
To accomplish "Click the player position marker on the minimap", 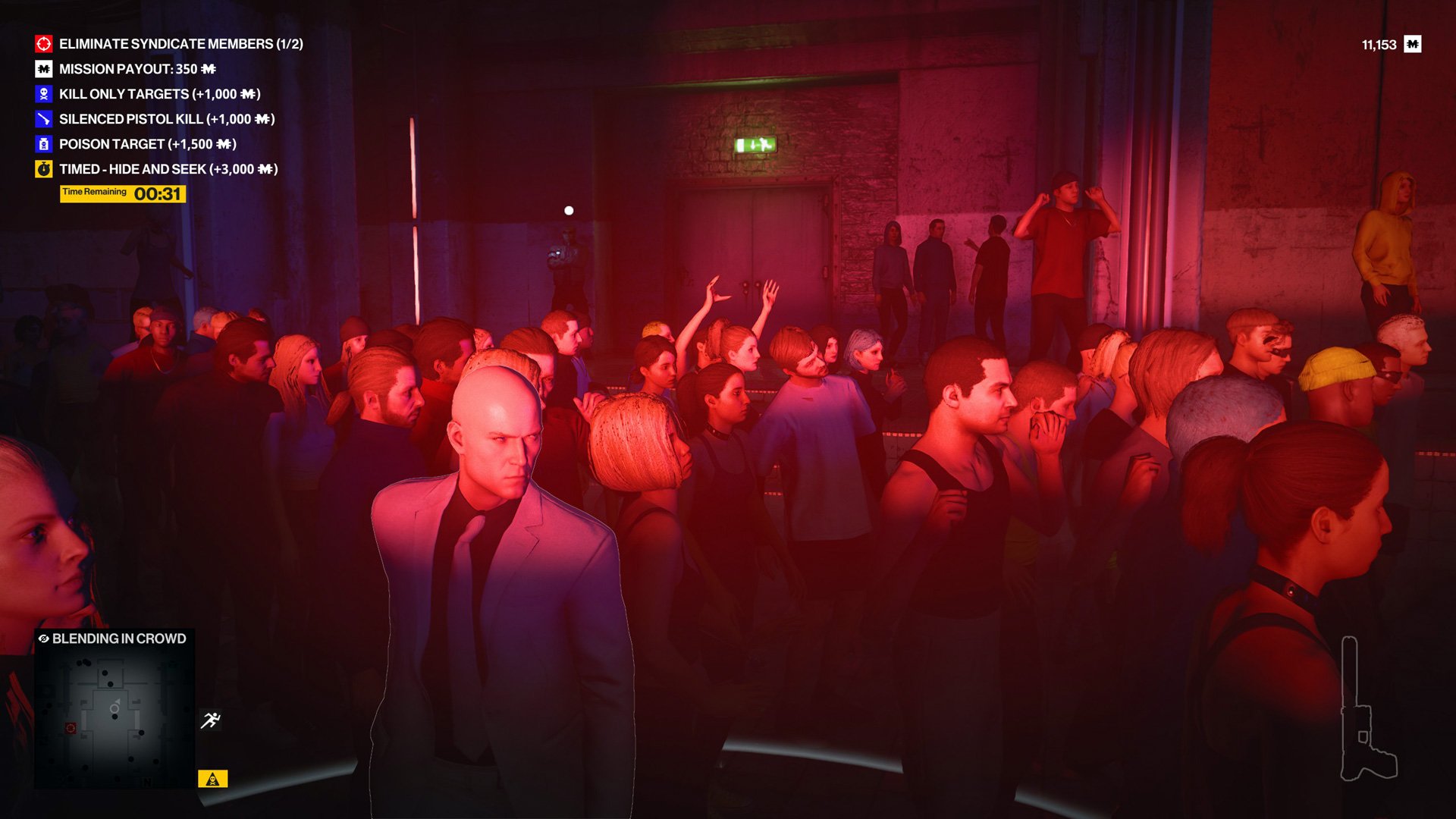I will pos(115,709).
